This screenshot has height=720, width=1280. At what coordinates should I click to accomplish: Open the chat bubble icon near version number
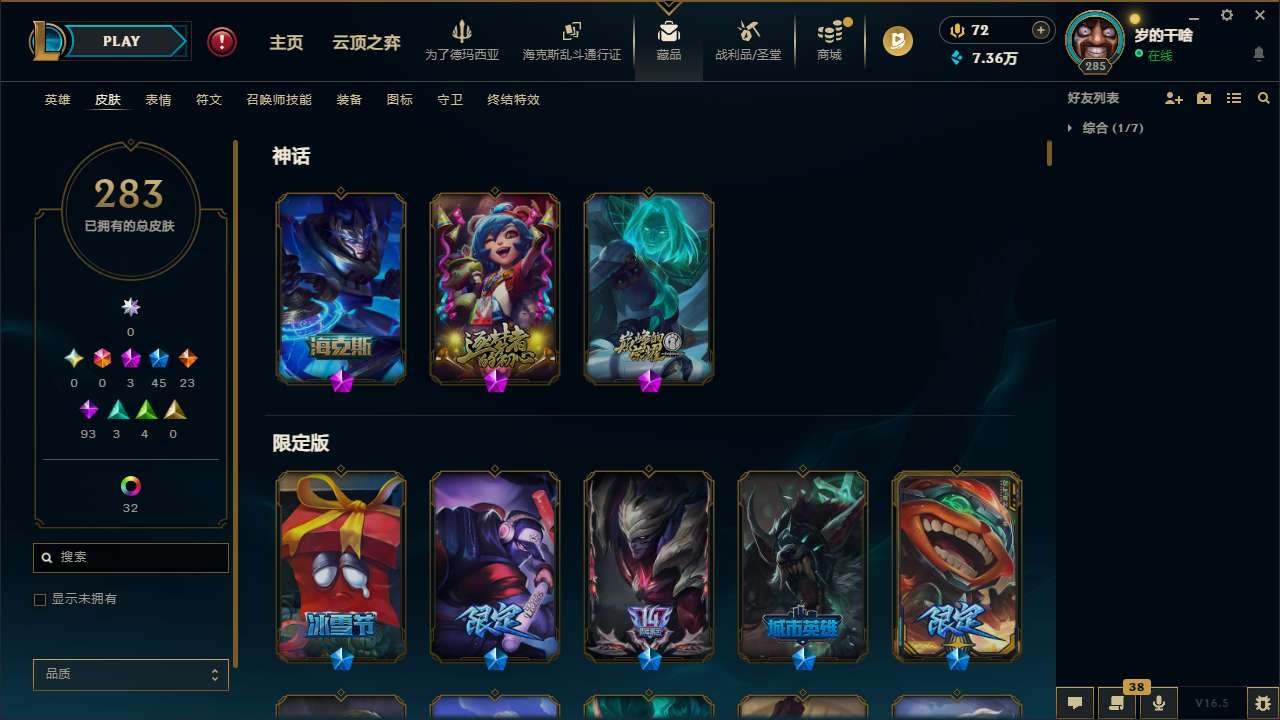[1075, 702]
